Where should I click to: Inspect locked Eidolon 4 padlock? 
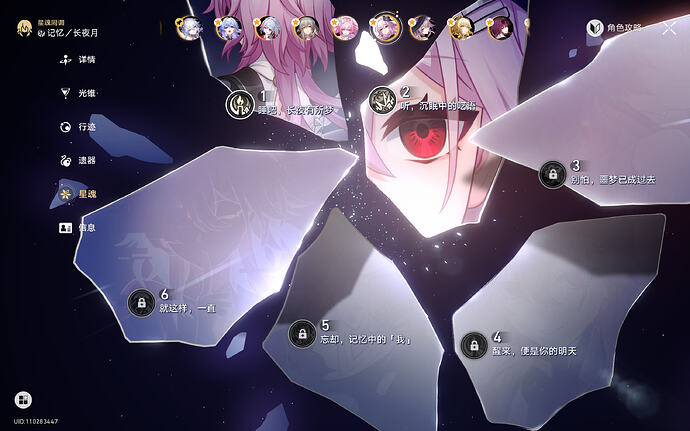[471, 345]
